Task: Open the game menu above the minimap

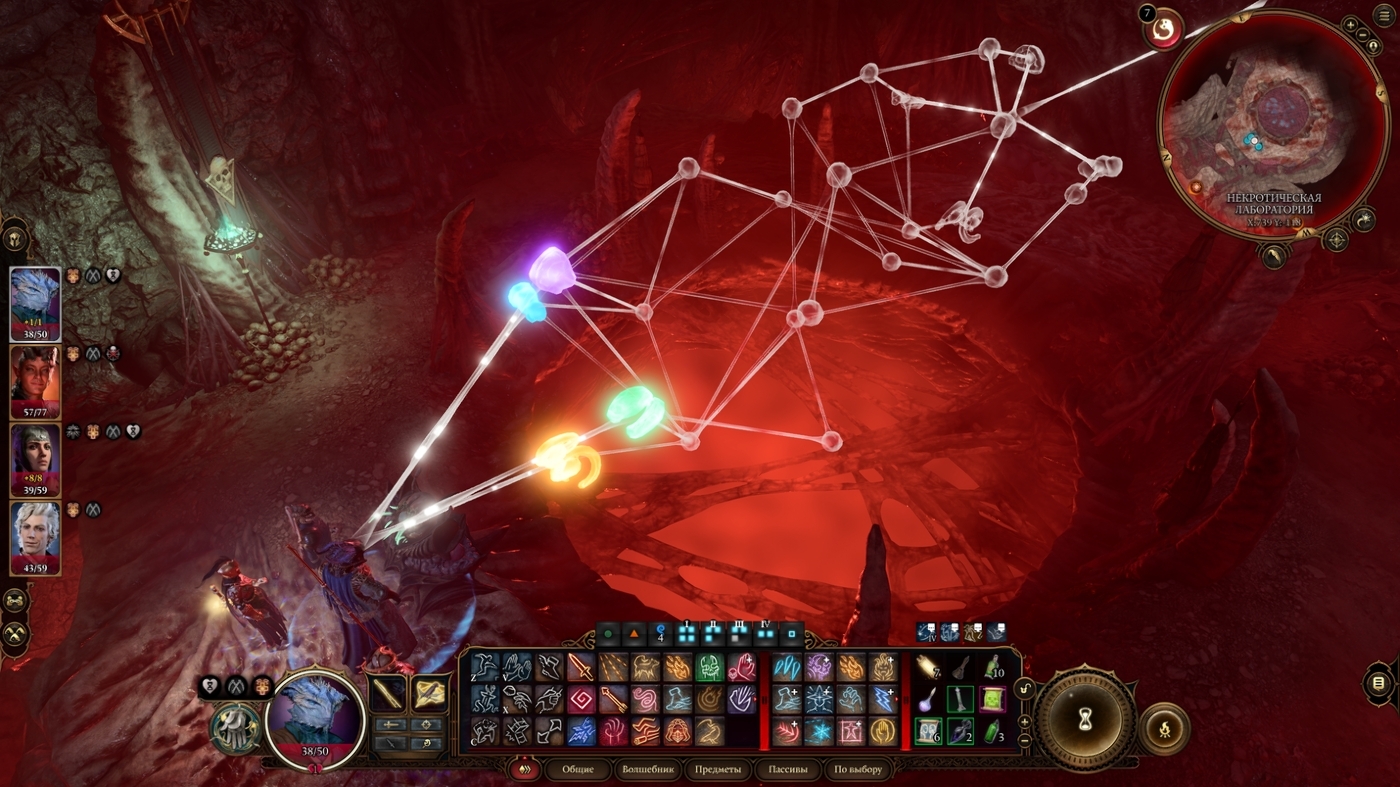Action: pos(1382,14)
